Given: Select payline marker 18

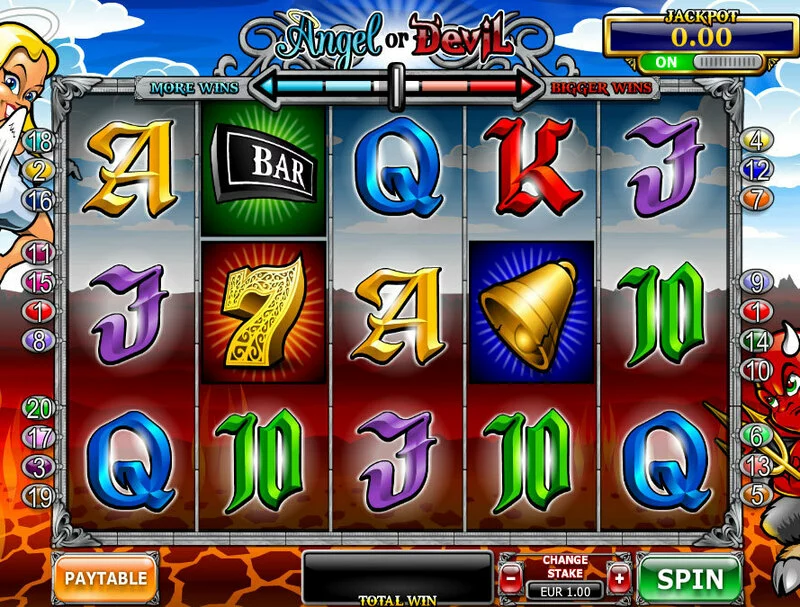Looking at the screenshot, I should [x=41, y=141].
